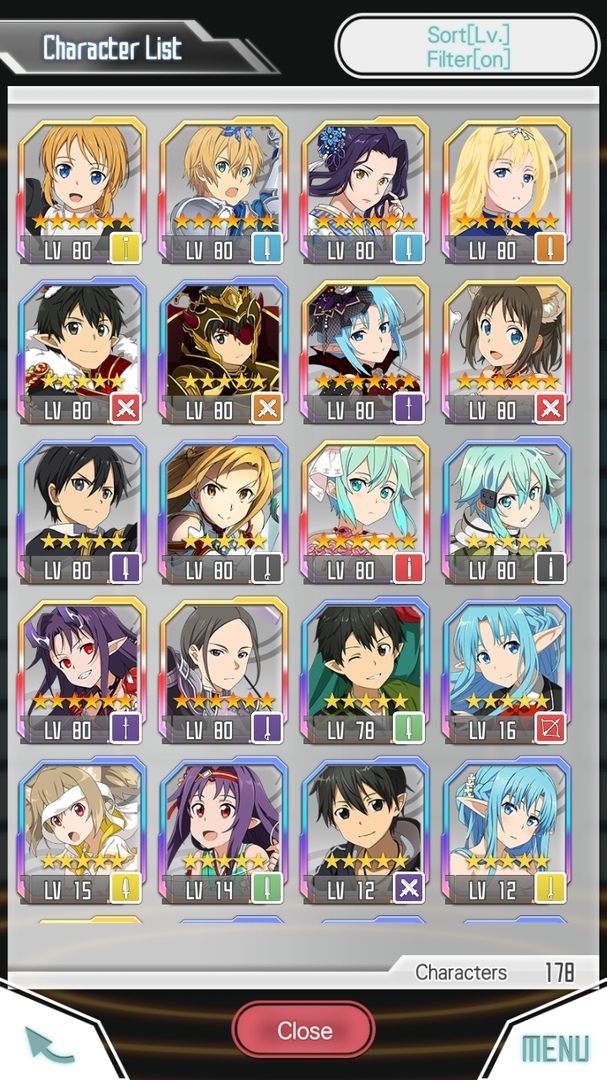Close the character list
607x1080 pixels.
tap(304, 1030)
